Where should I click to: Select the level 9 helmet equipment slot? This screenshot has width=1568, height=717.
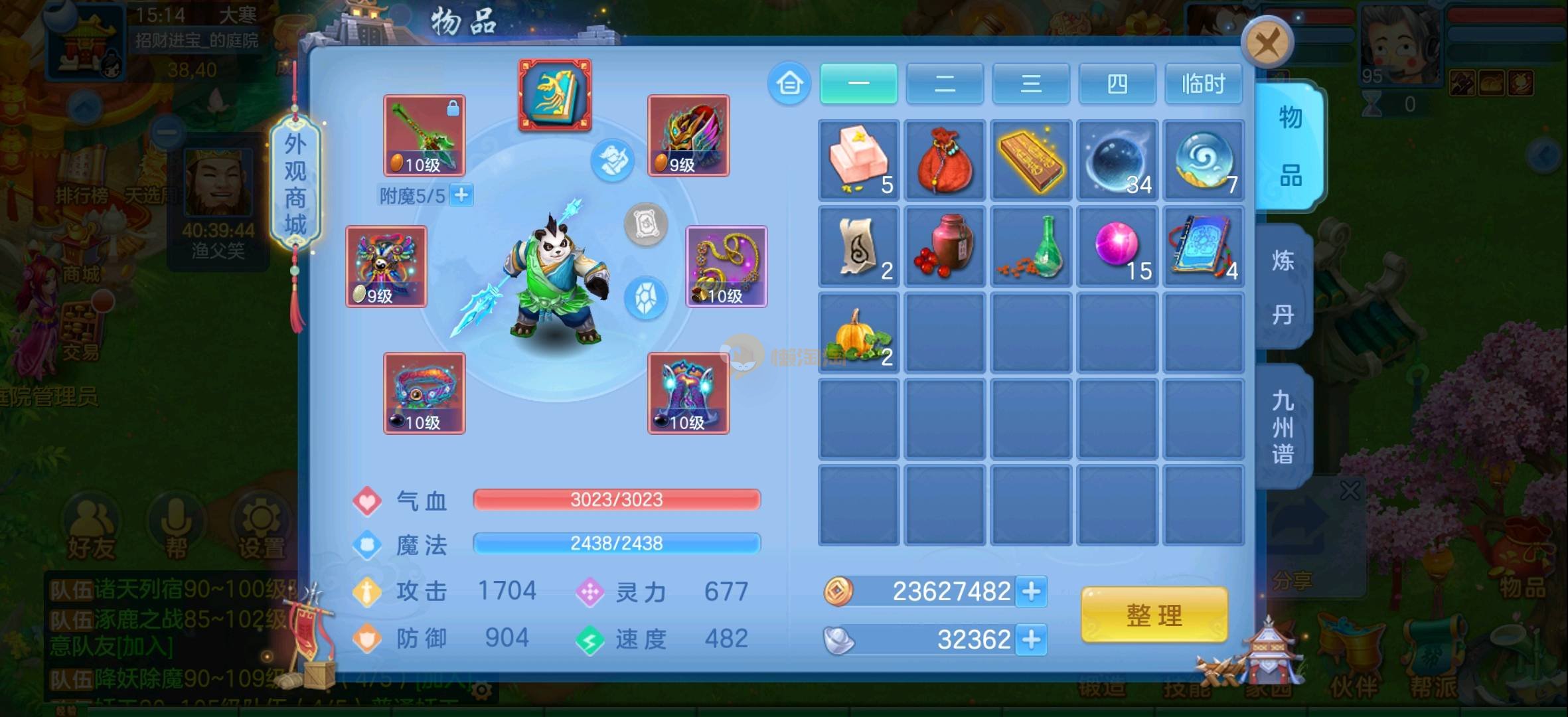pos(688,135)
